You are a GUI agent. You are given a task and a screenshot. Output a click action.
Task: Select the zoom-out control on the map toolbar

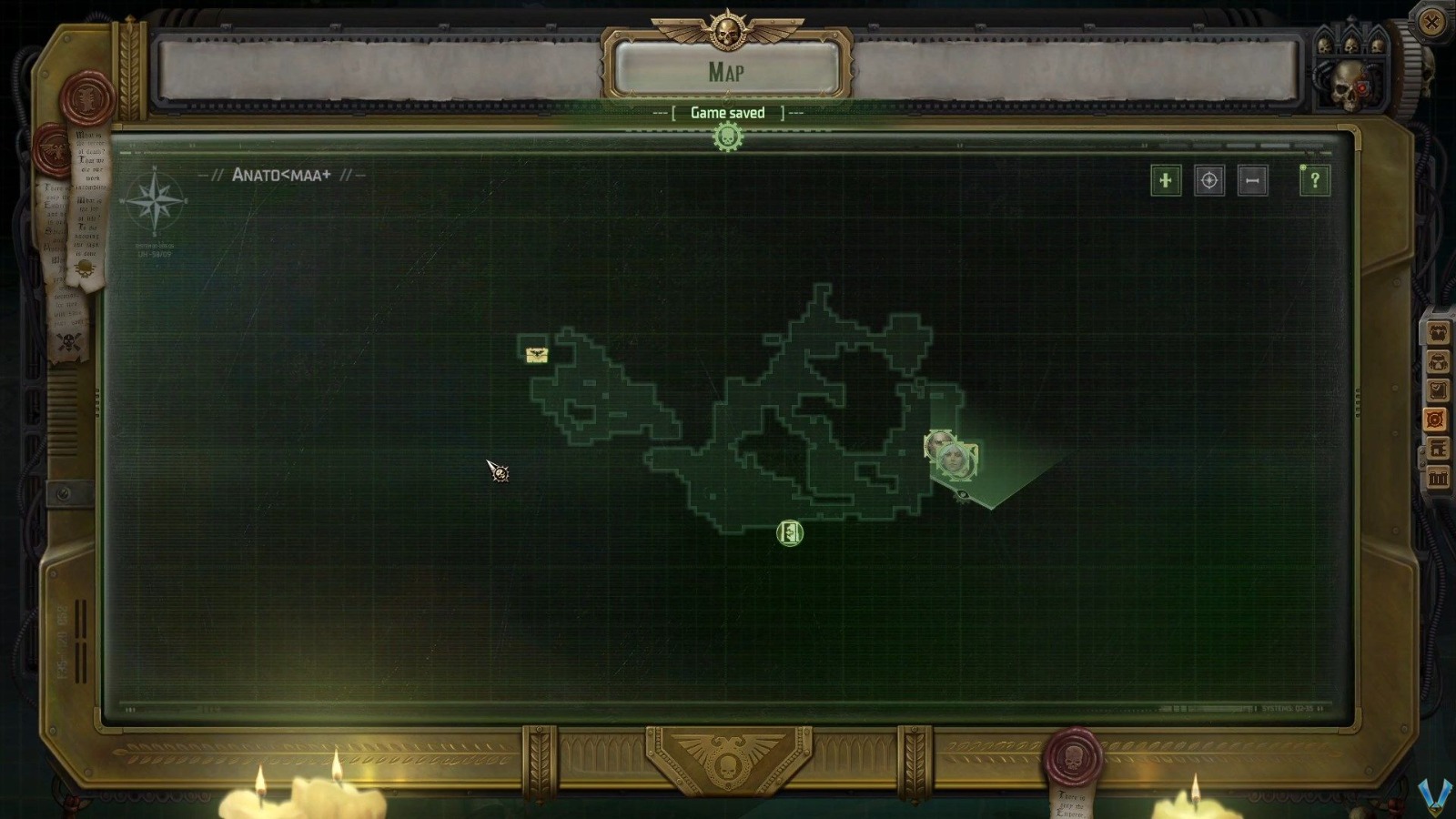1252,181
